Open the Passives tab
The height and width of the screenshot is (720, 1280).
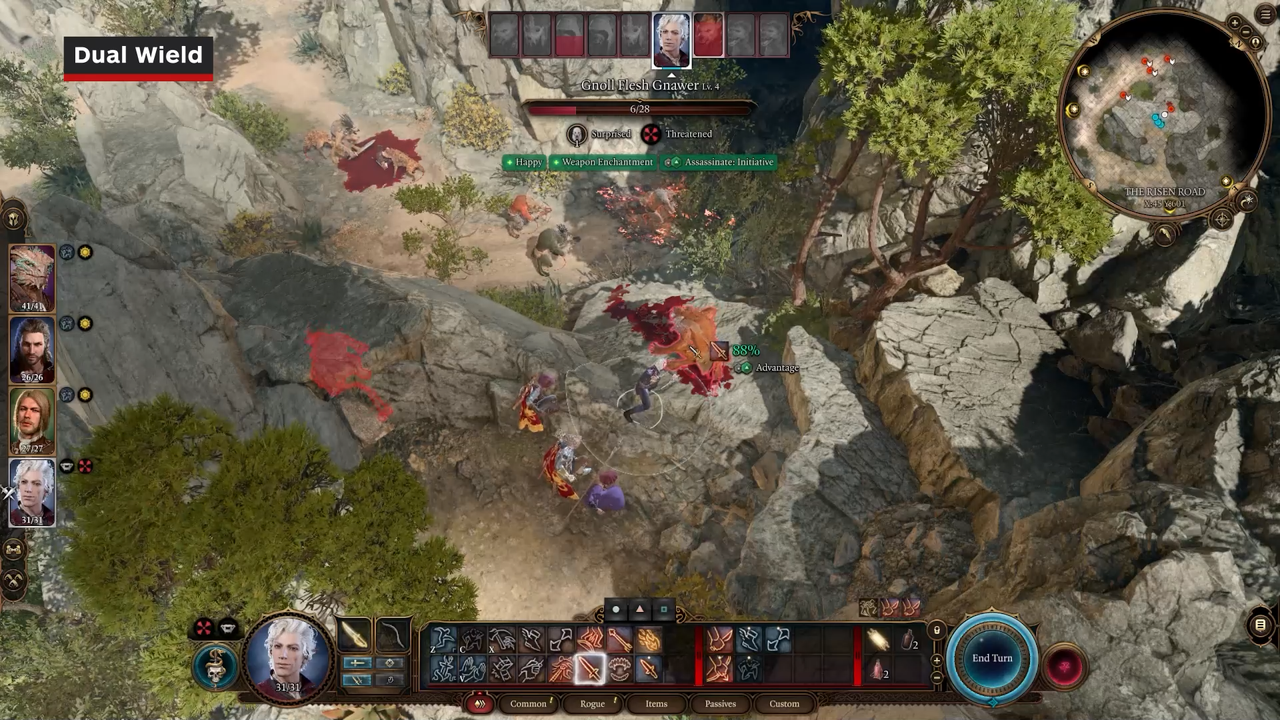(720, 703)
